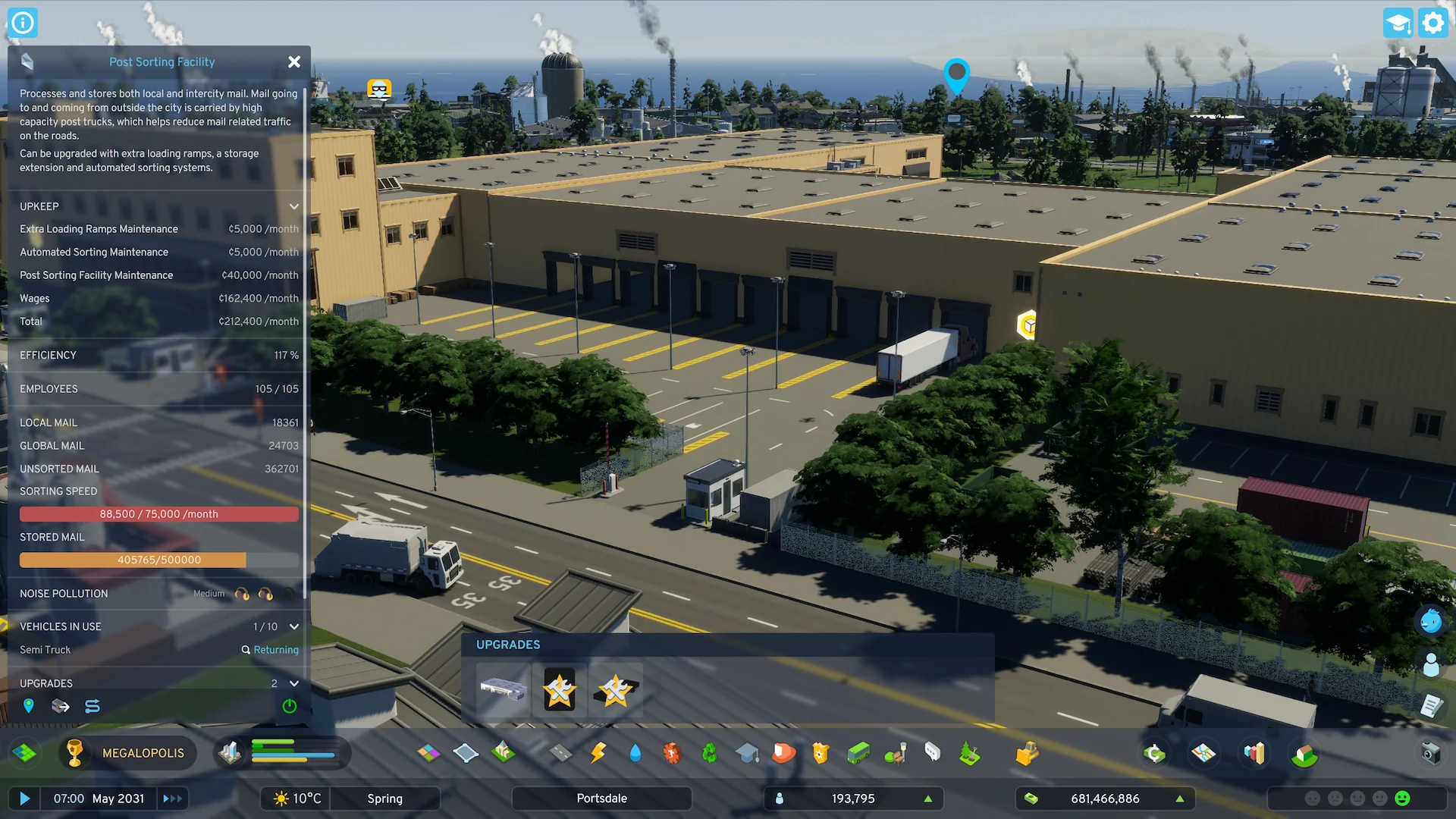Viewport: 1456px width, 819px height.
Task: Collapse the UPKEEP section
Action: pos(294,206)
